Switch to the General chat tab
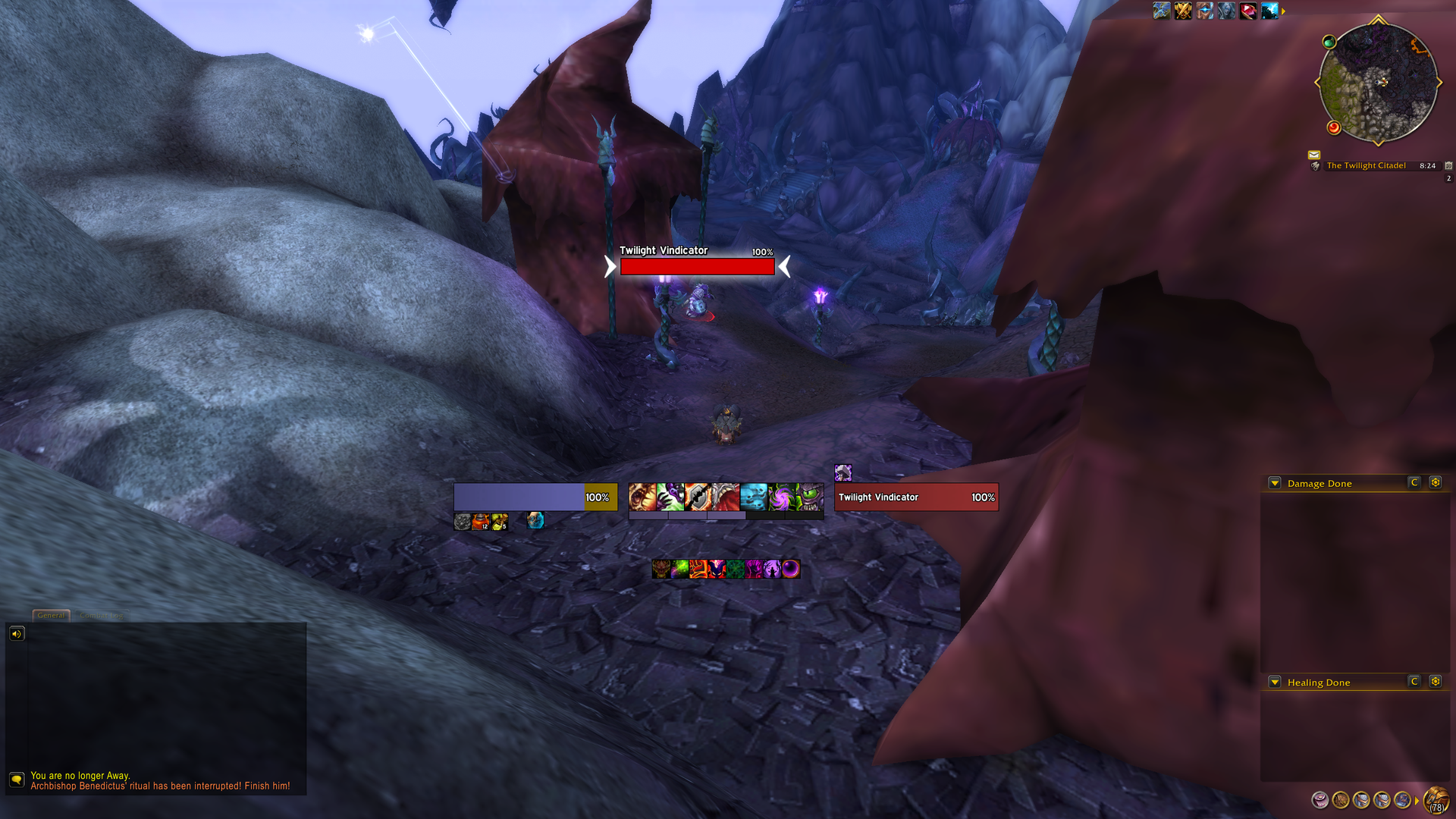The image size is (1456, 819). tap(52, 615)
